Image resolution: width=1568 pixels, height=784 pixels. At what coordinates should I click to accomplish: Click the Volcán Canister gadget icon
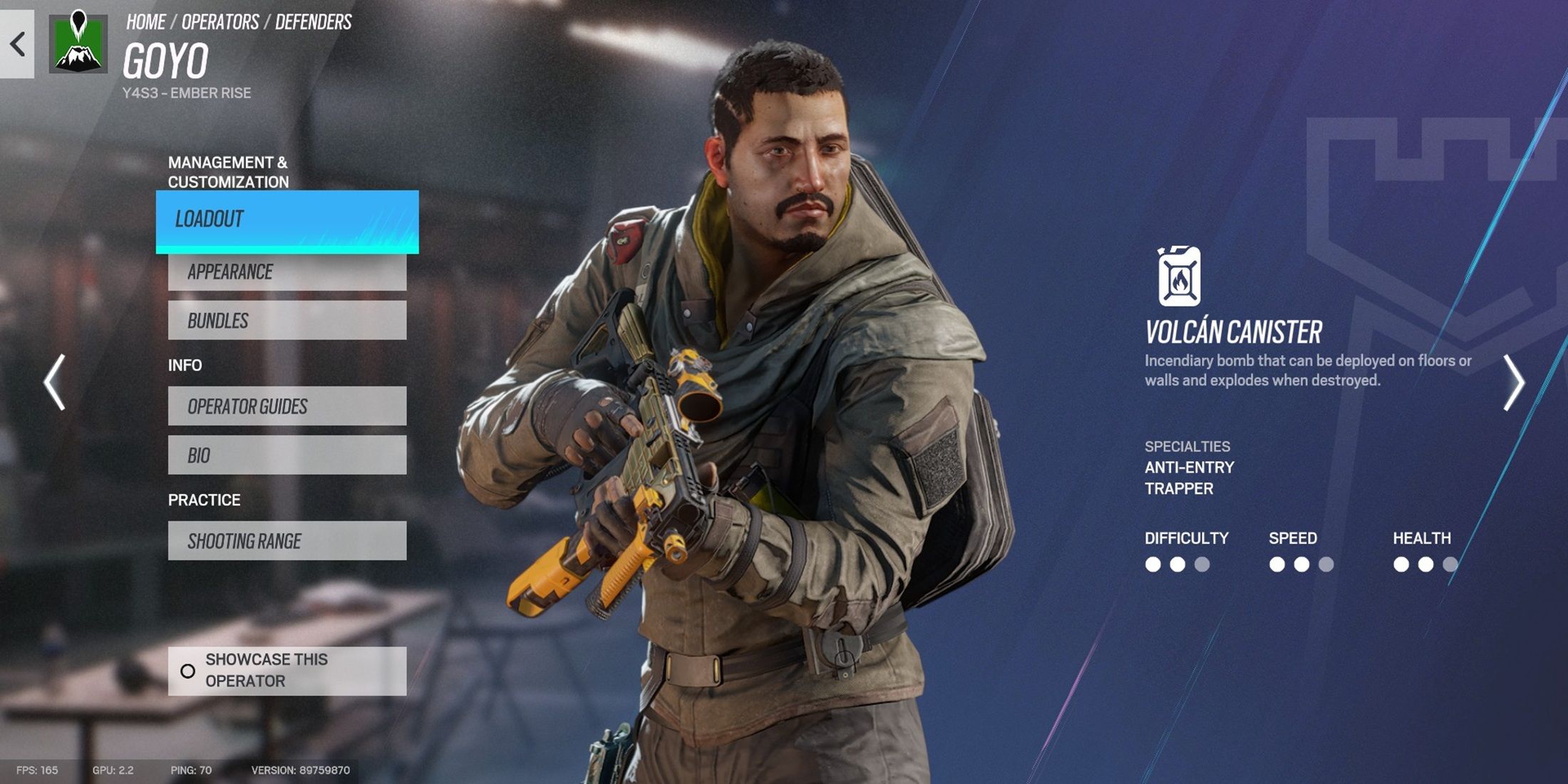click(x=1179, y=277)
